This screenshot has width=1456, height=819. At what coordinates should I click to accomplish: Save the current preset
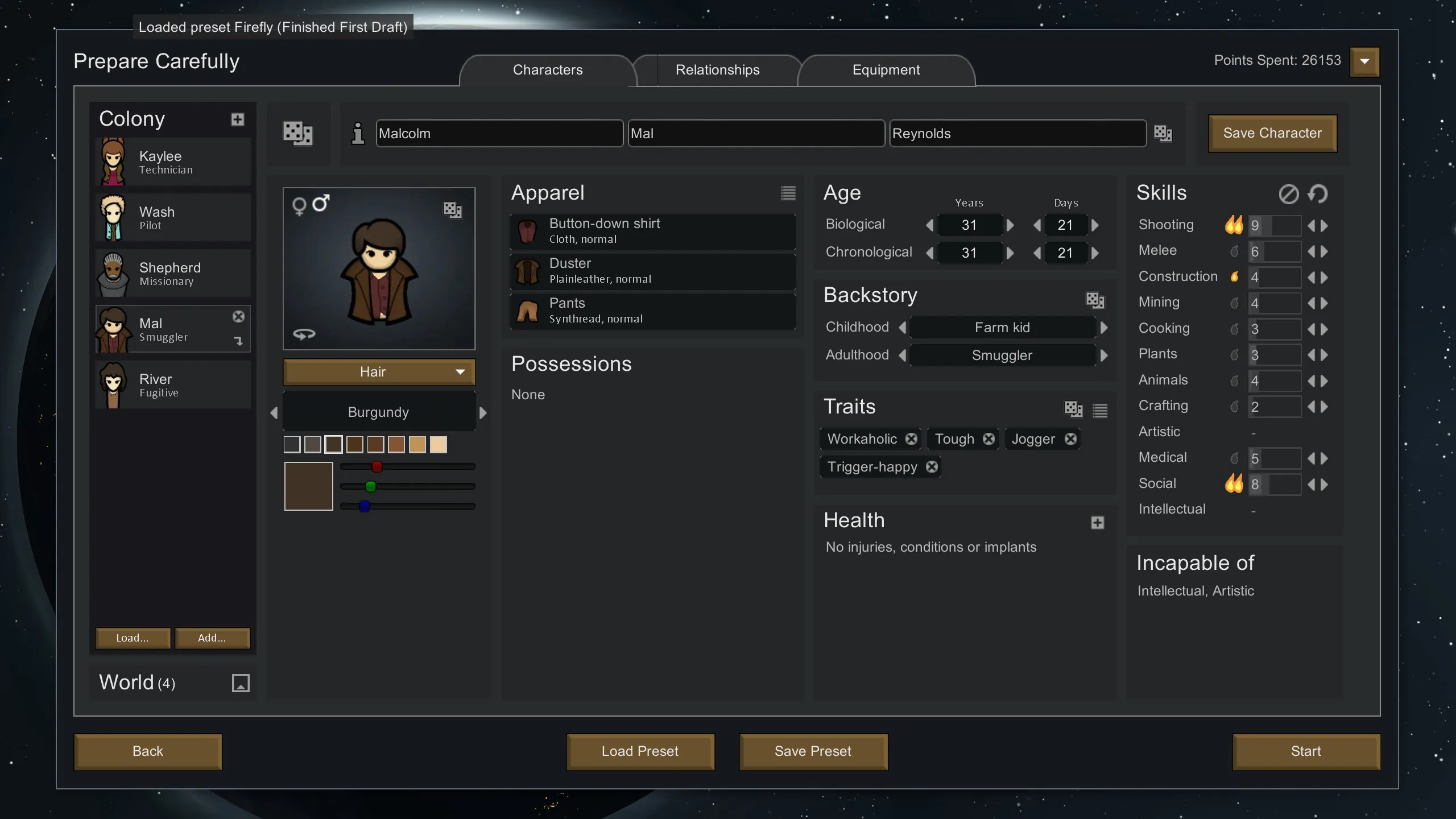813,751
